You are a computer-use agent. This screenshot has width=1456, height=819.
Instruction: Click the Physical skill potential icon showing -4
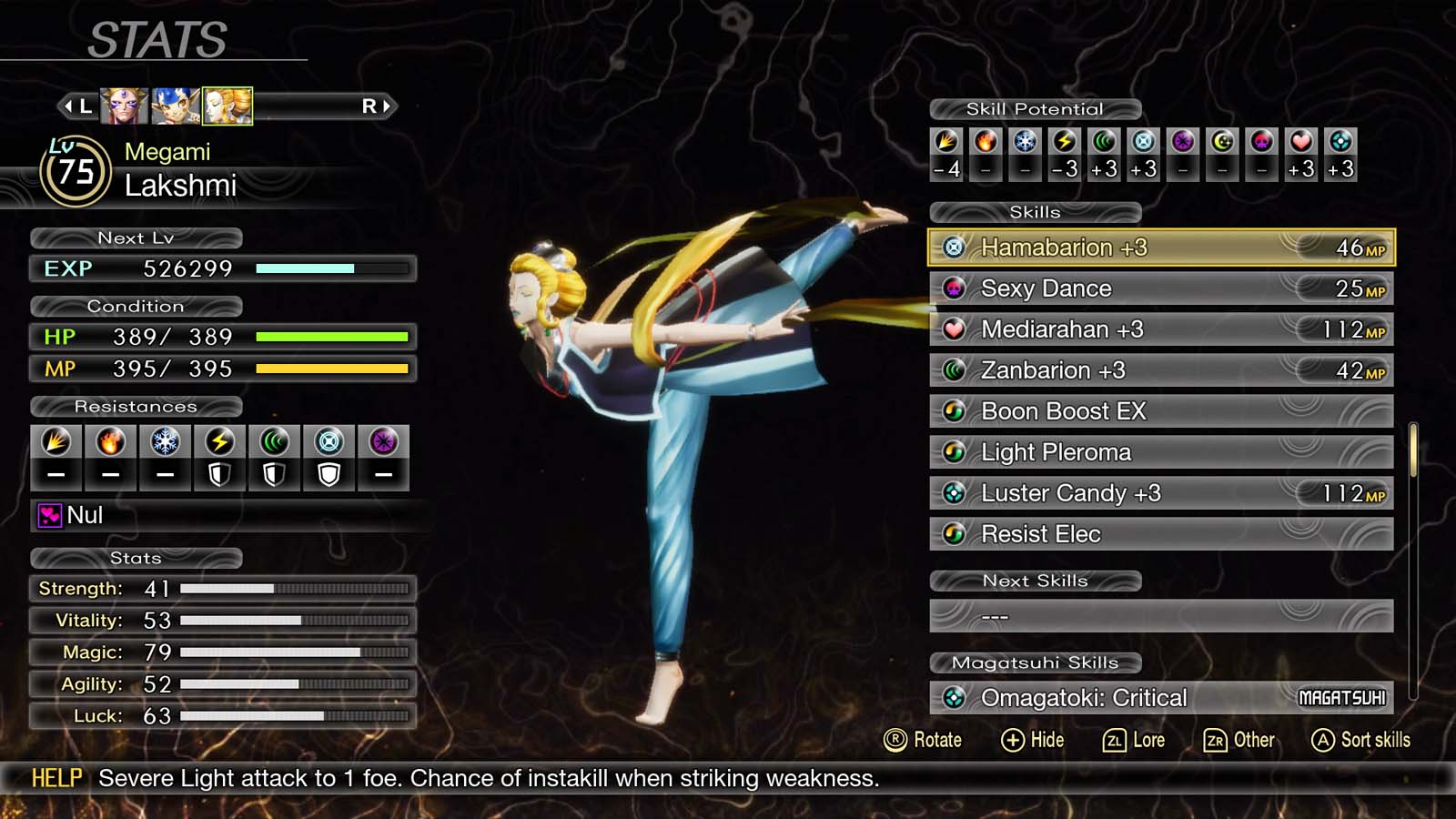point(945,142)
